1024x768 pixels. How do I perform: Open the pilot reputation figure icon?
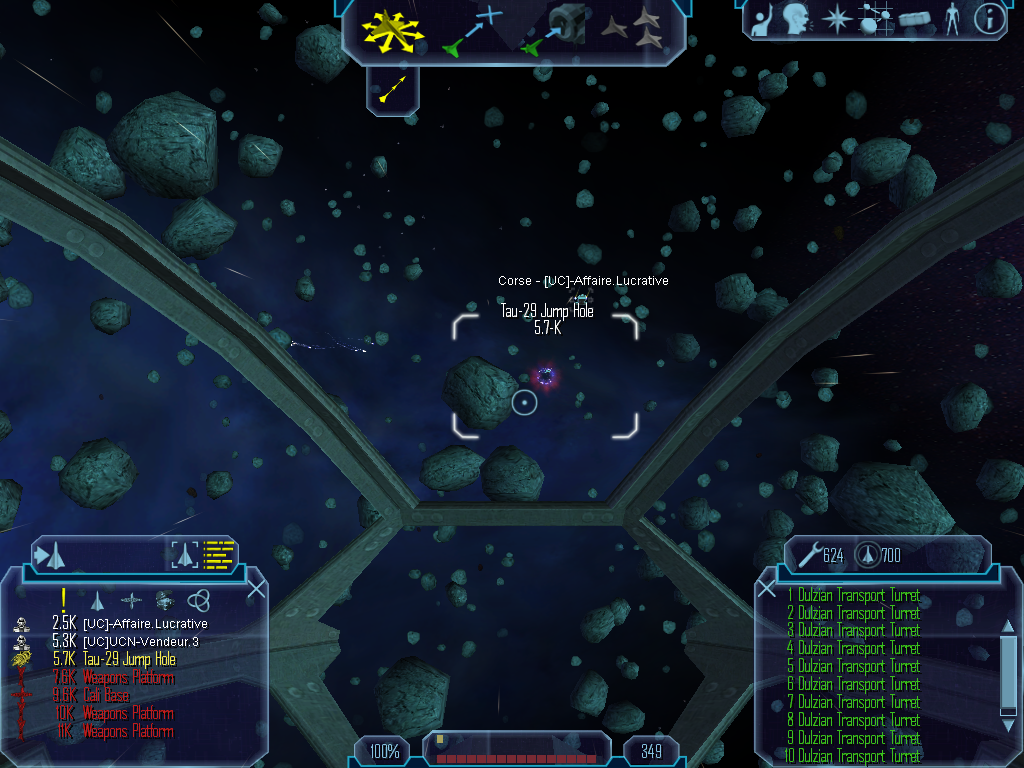(951, 20)
